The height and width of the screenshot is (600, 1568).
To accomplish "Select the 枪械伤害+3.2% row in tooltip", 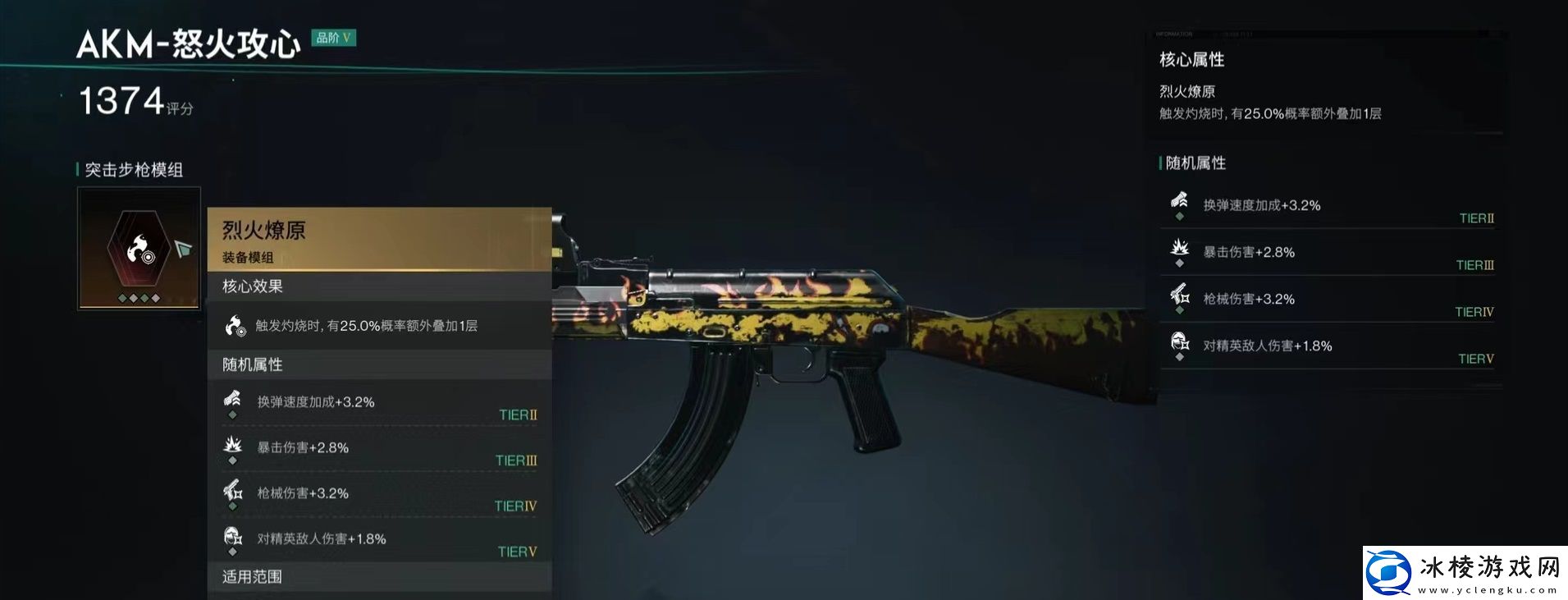I will pyautogui.click(x=378, y=494).
